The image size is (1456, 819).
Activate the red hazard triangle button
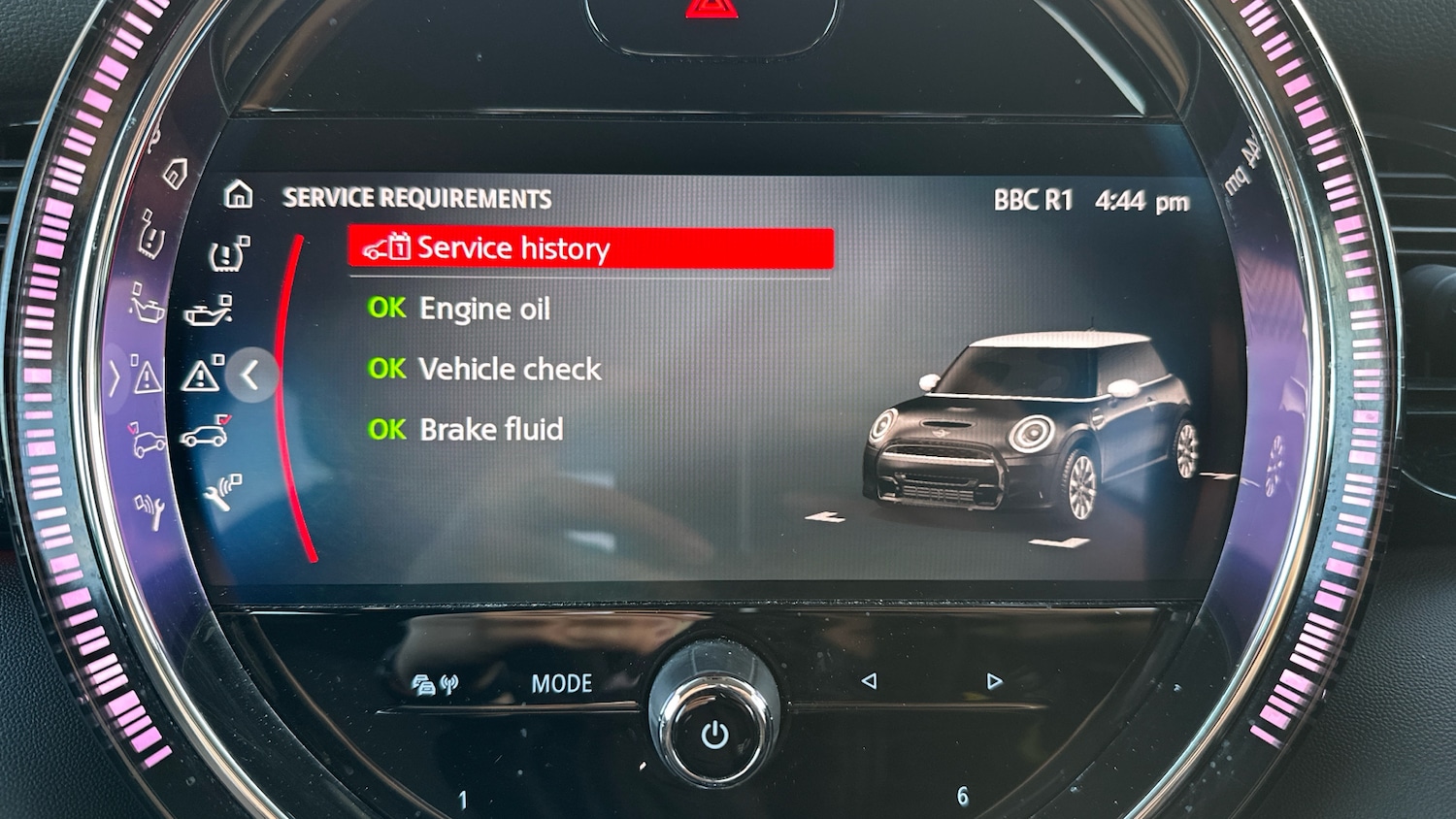tap(711, 10)
